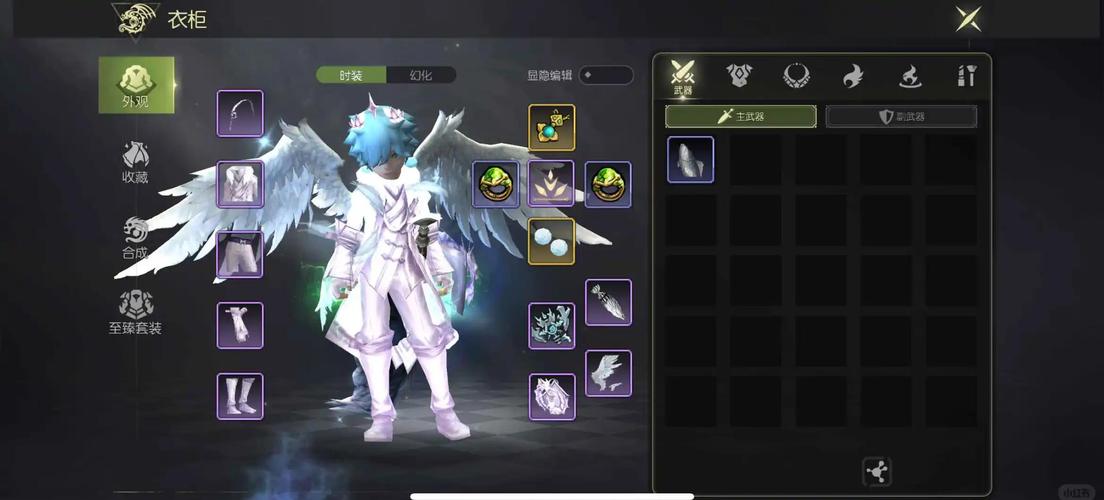Click the share icon below the item grid
The height and width of the screenshot is (500, 1104).
pyautogui.click(x=876, y=471)
